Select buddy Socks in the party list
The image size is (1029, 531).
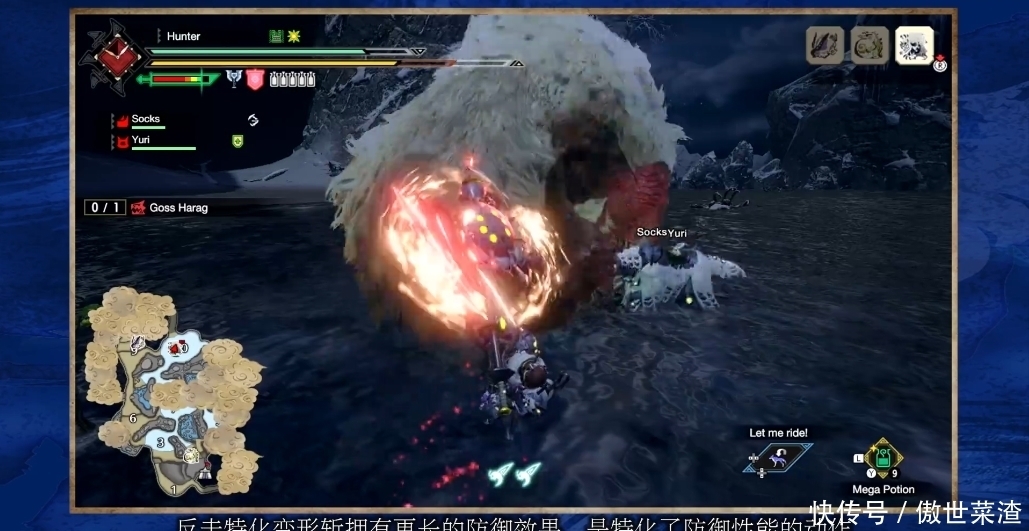coord(146,119)
